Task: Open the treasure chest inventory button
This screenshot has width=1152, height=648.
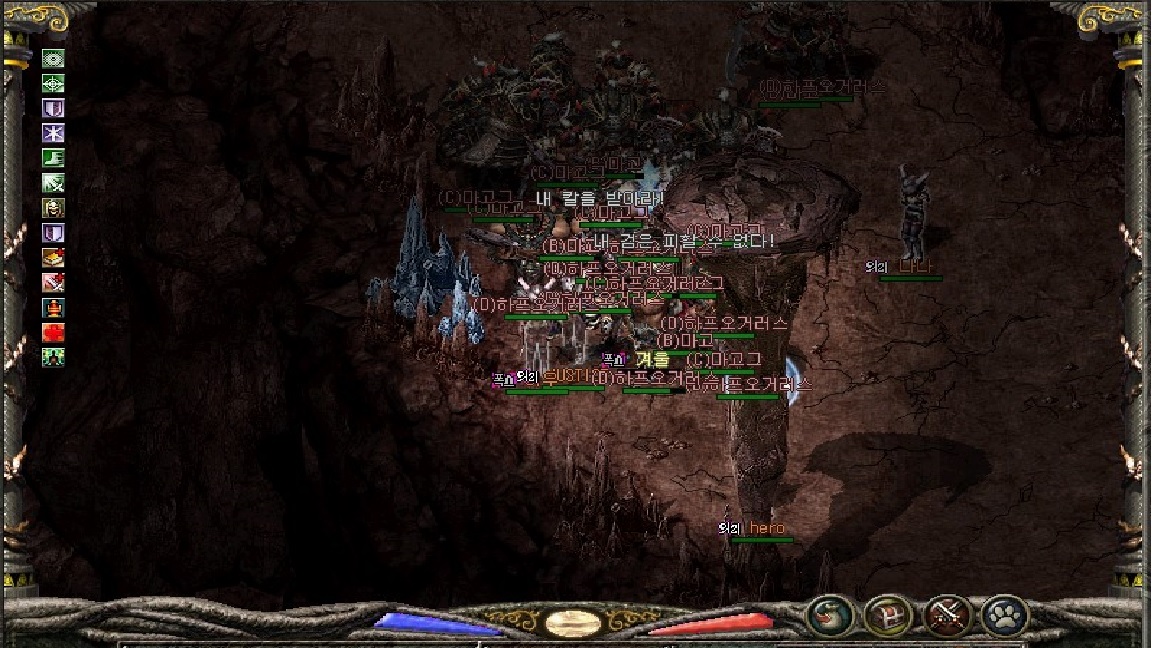Action: click(x=887, y=615)
